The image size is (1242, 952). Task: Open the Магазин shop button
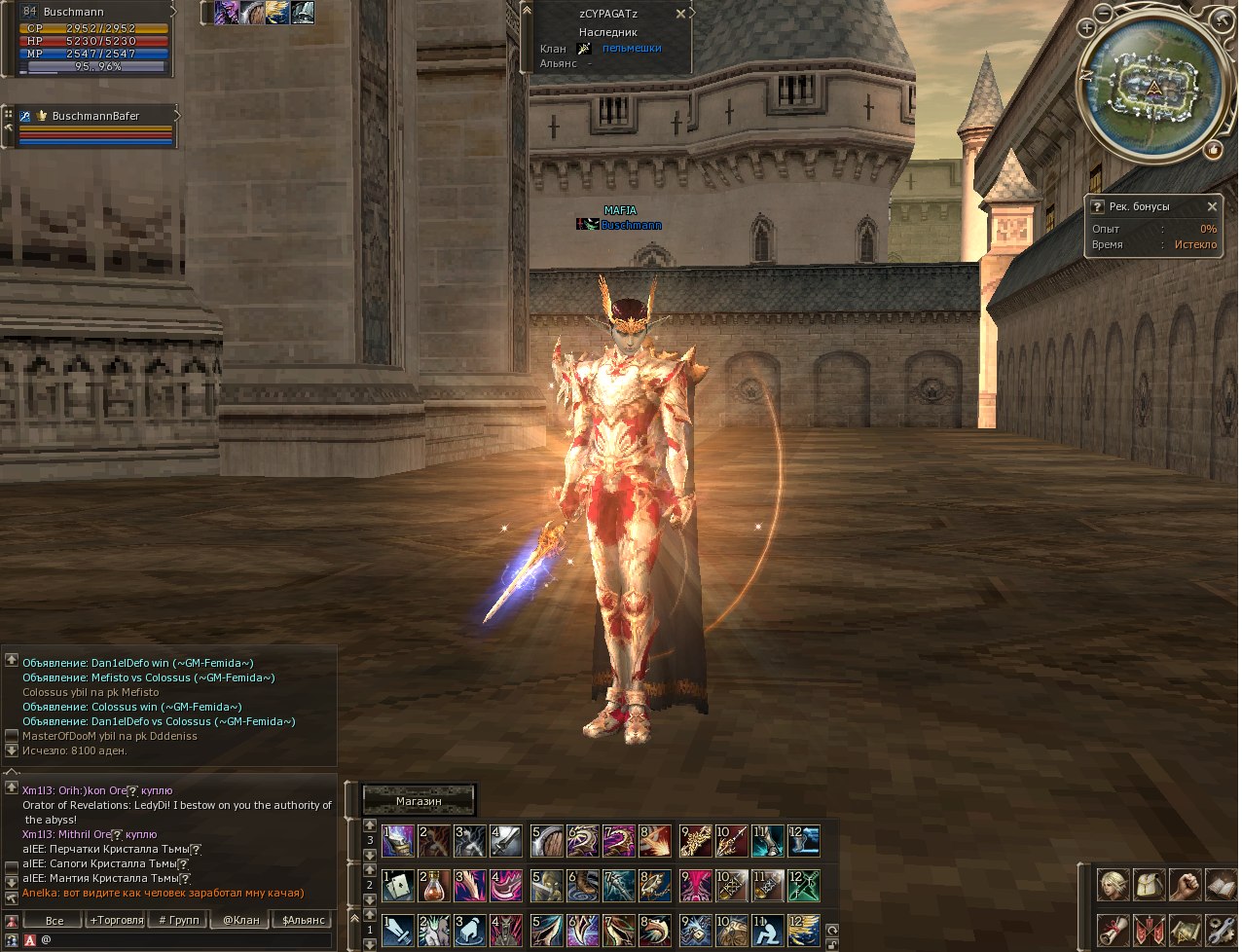(419, 800)
